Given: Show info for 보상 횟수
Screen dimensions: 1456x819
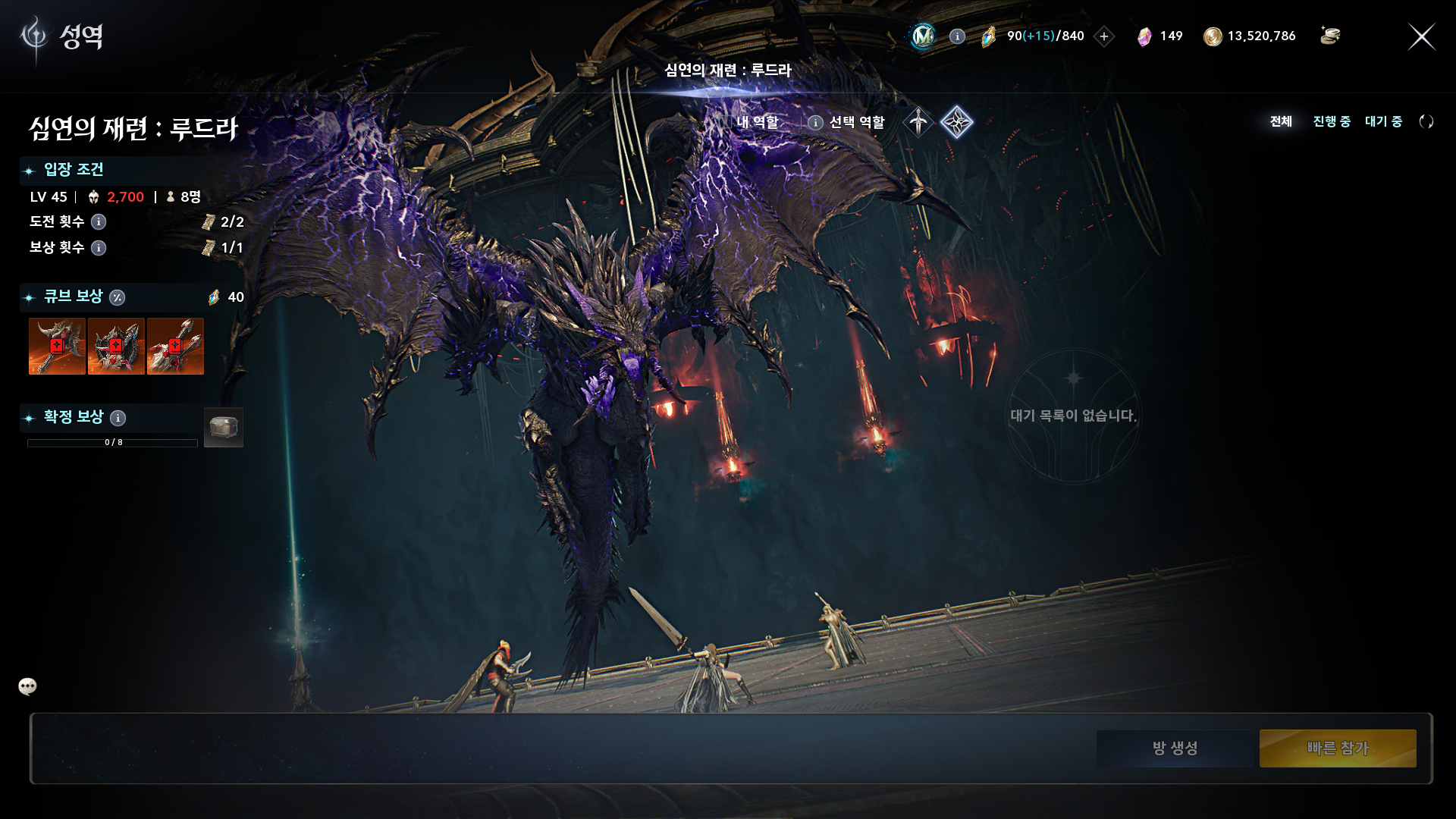Looking at the screenshot, I should (x=99, y=248).
